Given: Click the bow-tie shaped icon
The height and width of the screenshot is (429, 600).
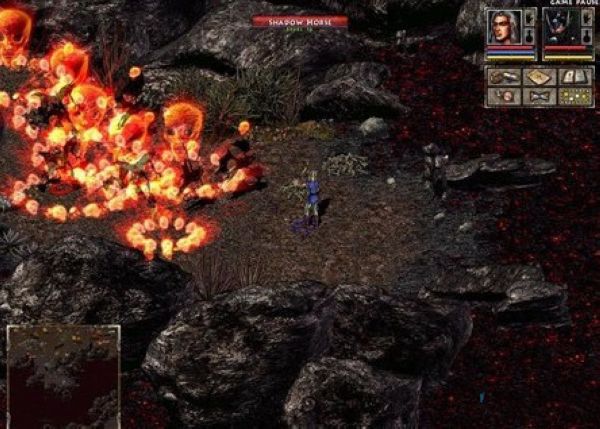Looking at the screenshot, I should click(x=539, y=97).
